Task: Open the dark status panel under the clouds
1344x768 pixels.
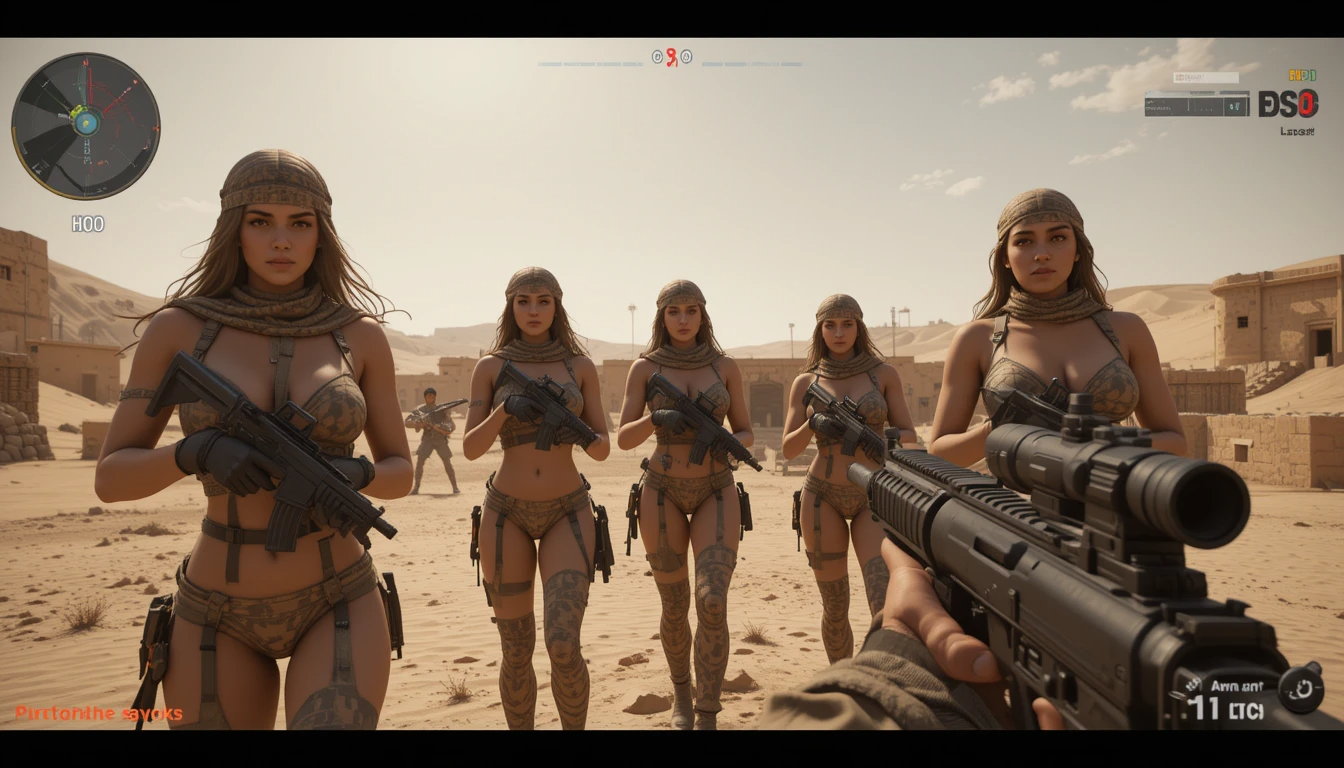Action: (x=1196, y=103)
